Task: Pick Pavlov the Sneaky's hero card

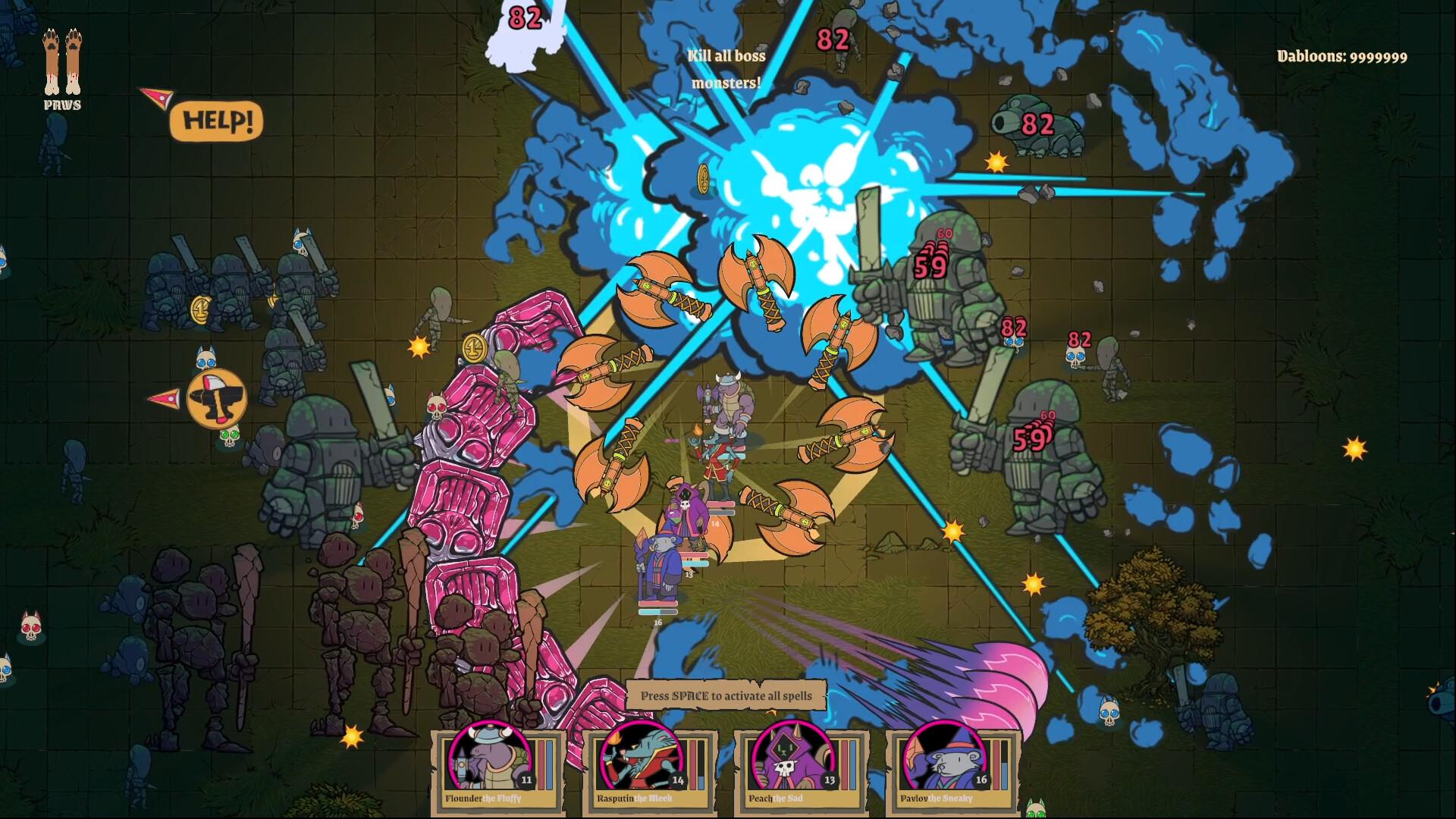Action: tap(952, 768)
